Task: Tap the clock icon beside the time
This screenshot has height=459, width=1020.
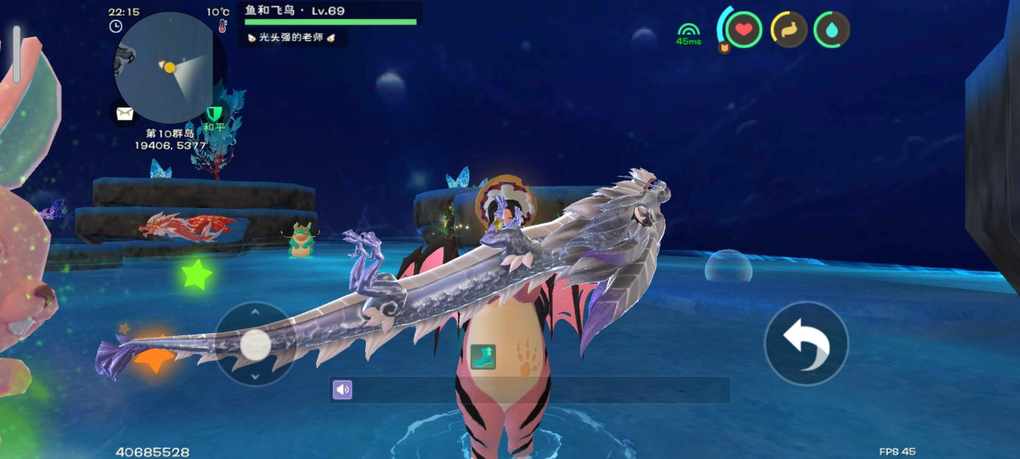Action: tap(116, 27)
